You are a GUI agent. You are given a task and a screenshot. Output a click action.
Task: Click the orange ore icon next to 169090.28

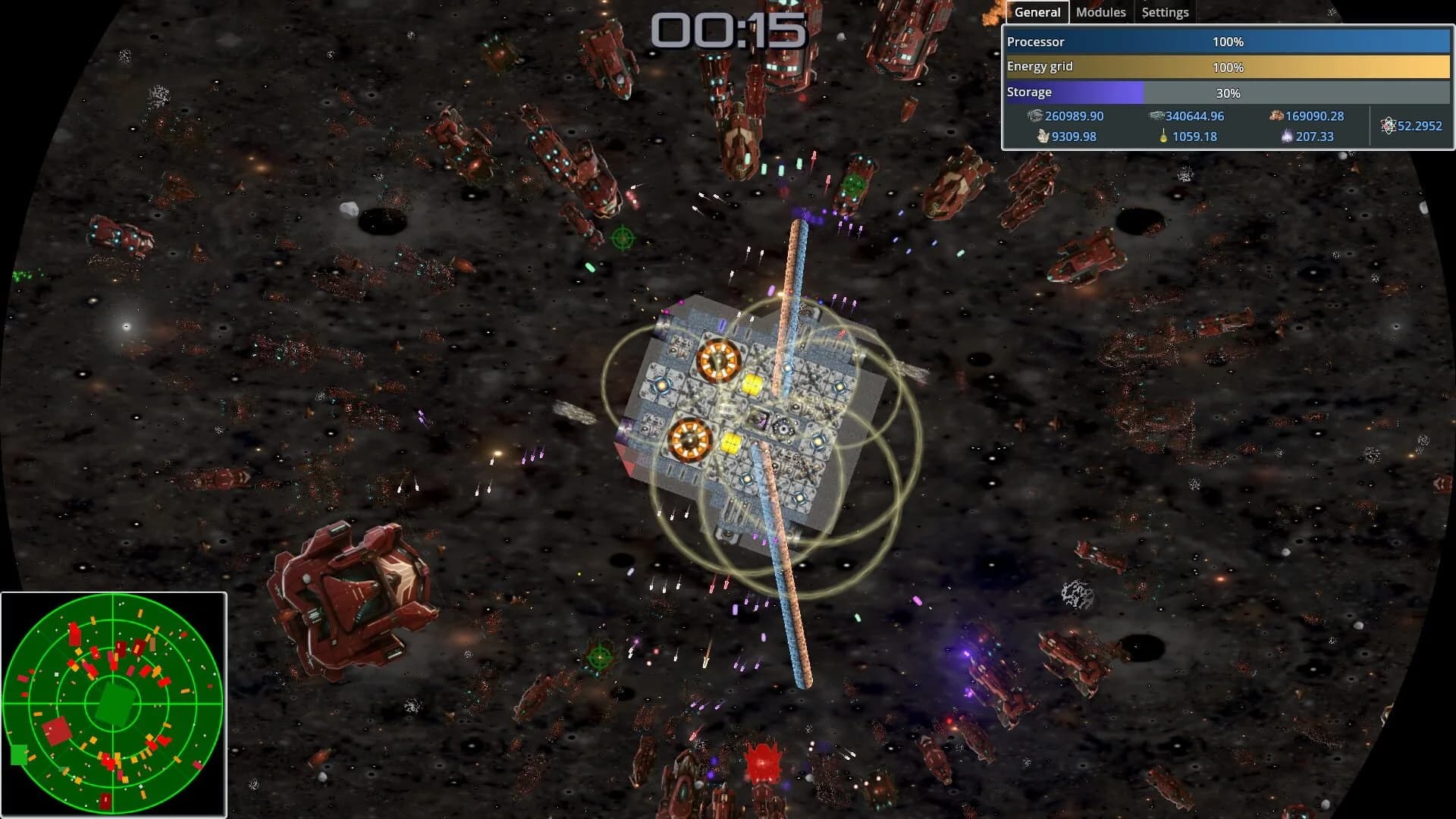pyautogui.click(x=1276, y=115)
